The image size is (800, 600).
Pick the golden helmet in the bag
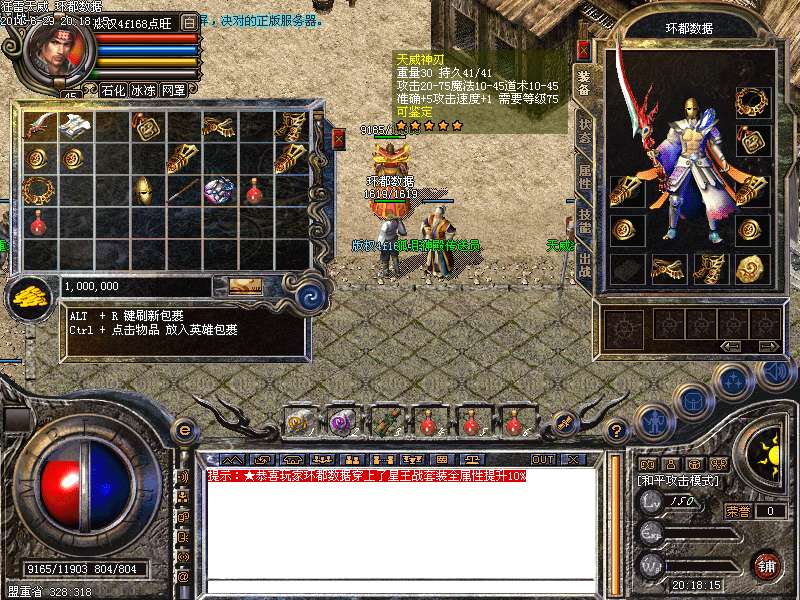142,189
